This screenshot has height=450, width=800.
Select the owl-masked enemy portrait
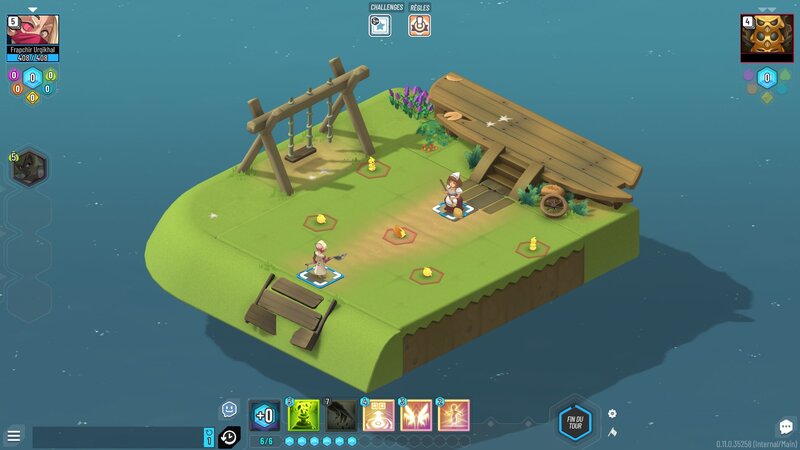click(x=766, y=37)
